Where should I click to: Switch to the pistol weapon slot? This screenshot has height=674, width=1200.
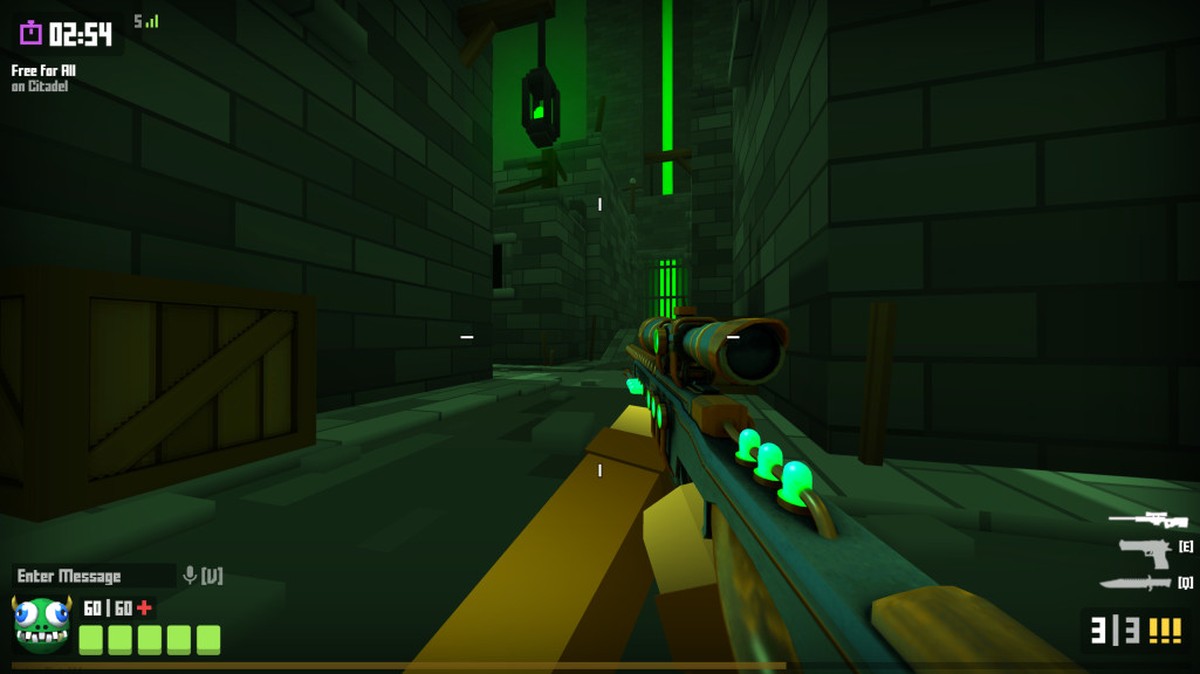coord(1145,551)
